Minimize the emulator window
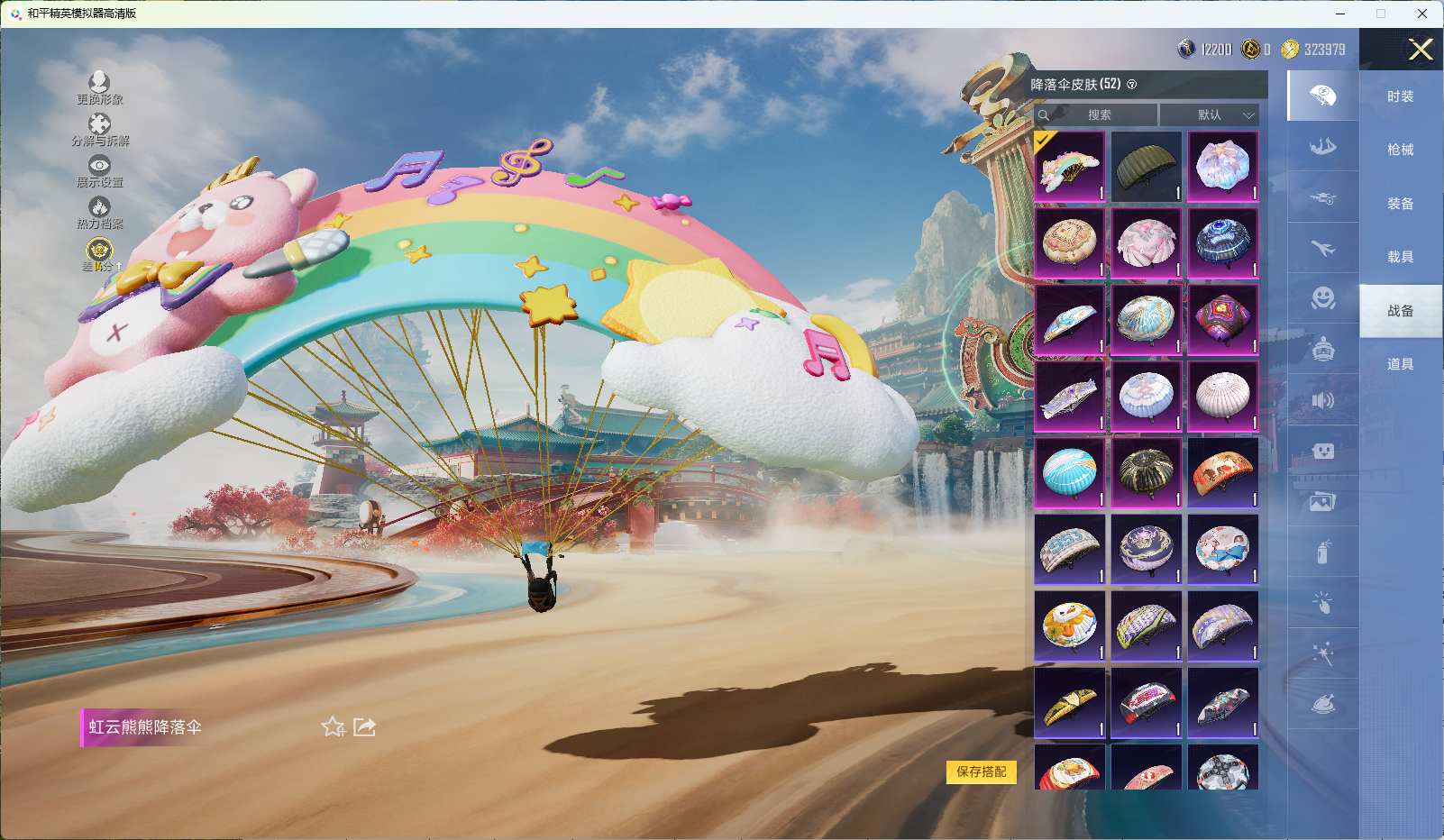1444x840 pixels. point(1340,14)
